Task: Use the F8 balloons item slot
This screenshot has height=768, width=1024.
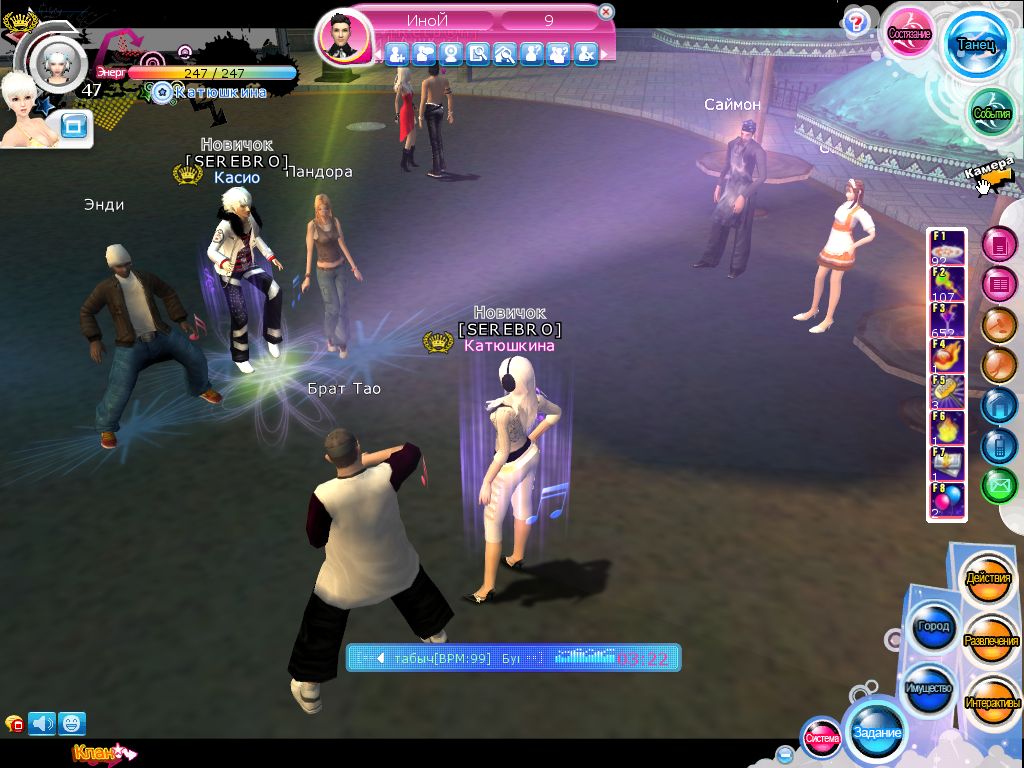Action: (948, 500)
